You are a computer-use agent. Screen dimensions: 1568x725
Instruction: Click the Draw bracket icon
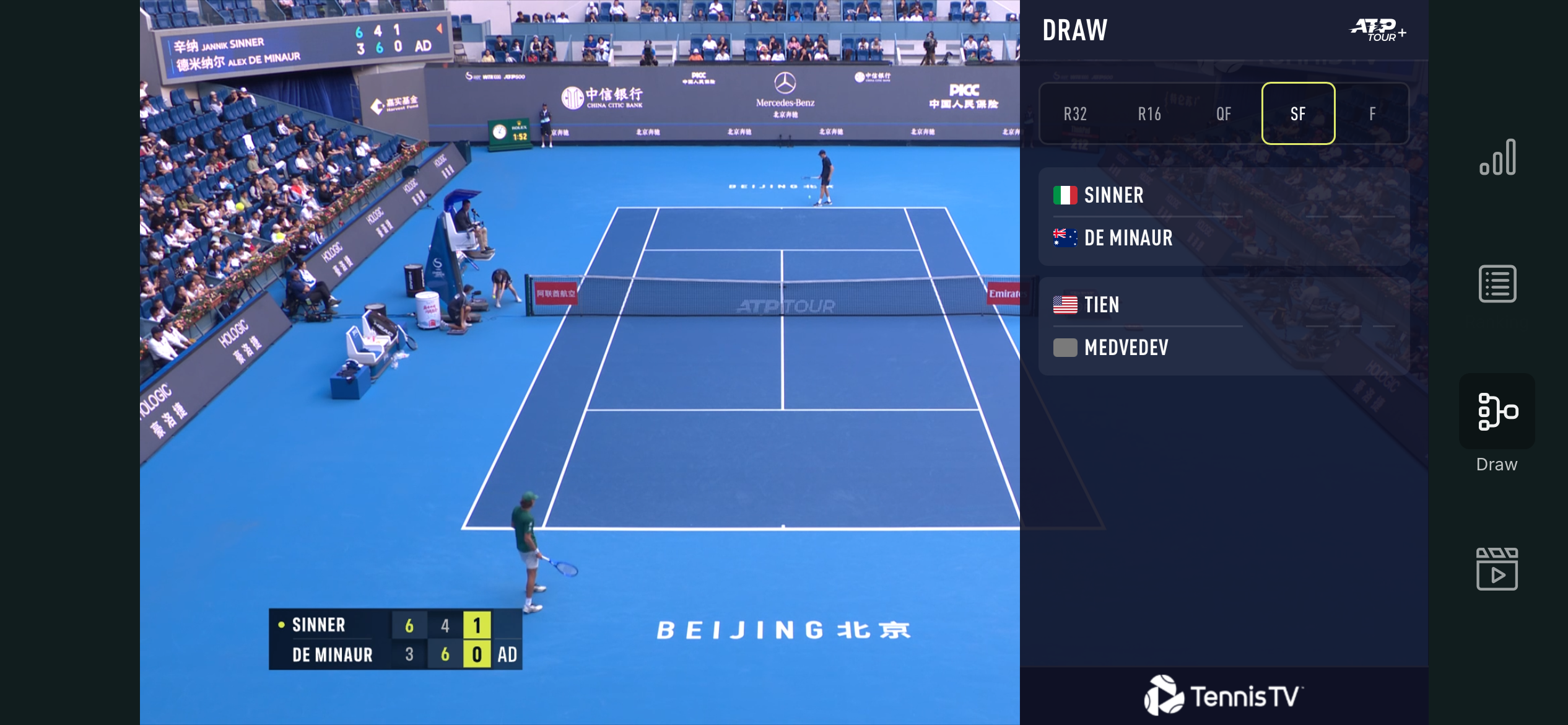1497,411
